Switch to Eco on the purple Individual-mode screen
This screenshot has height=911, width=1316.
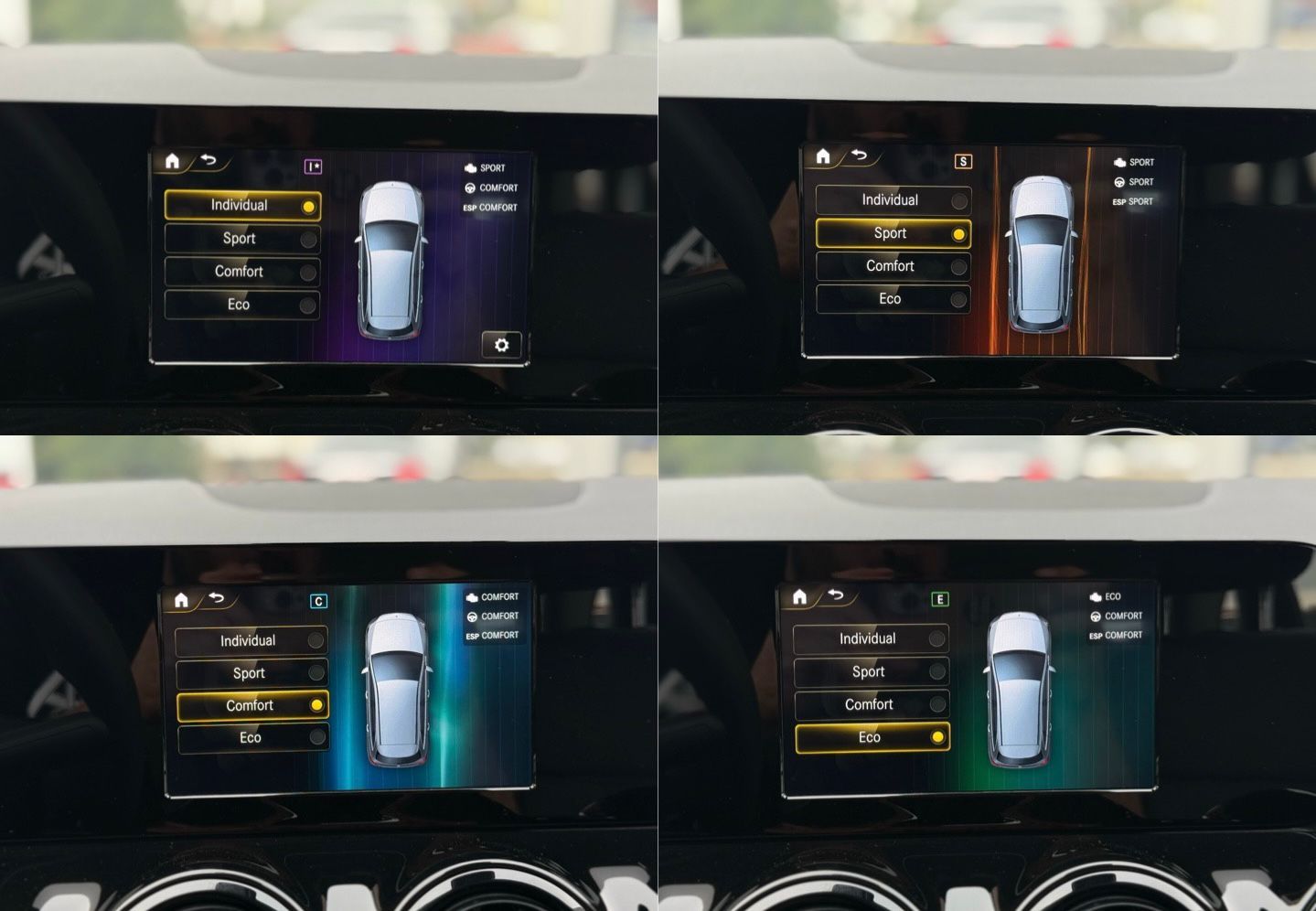tap(241, 305)
